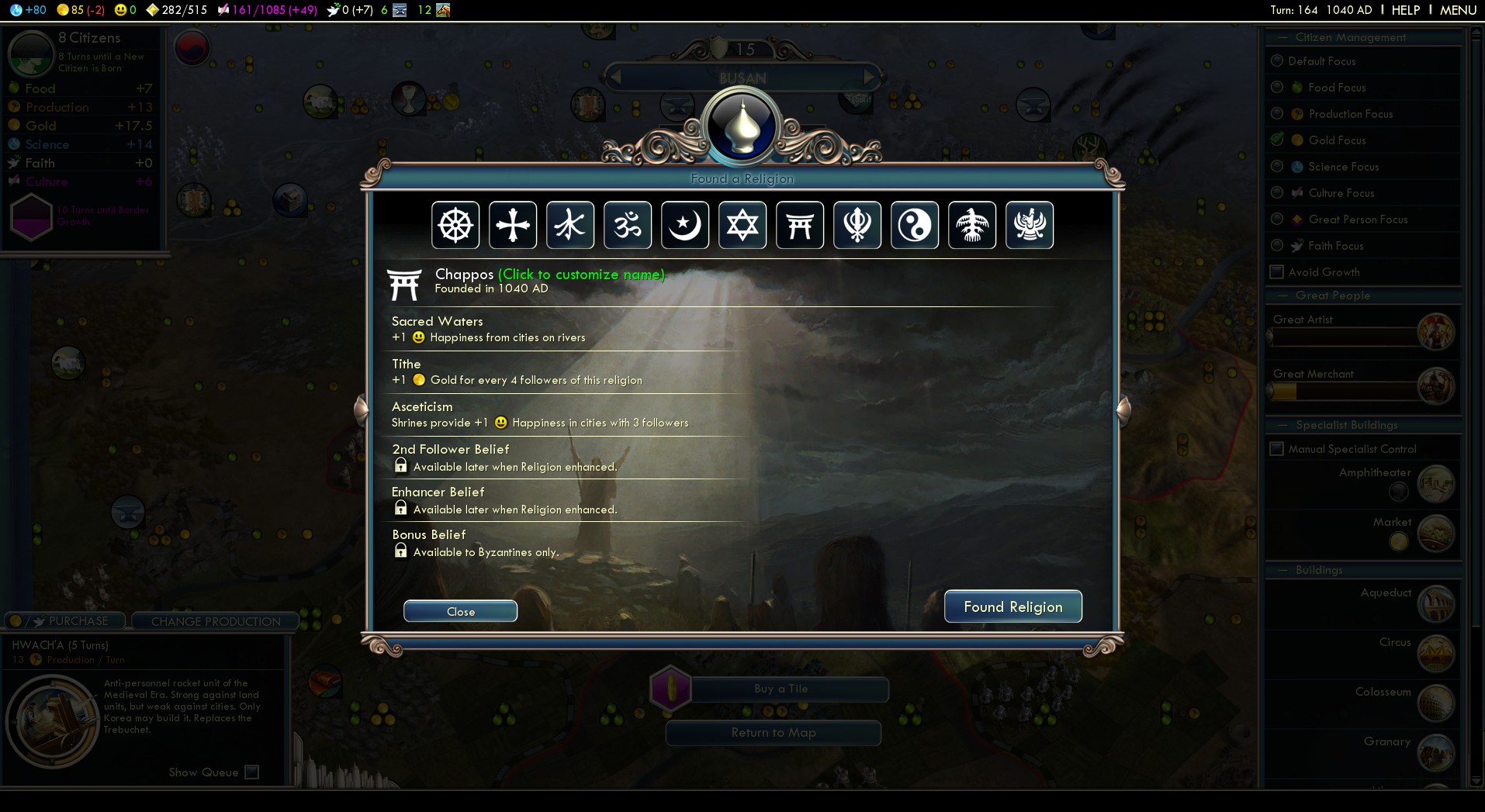Pick the Shinto torii gate symbol

pyautogui.click(x=800, y=226)
